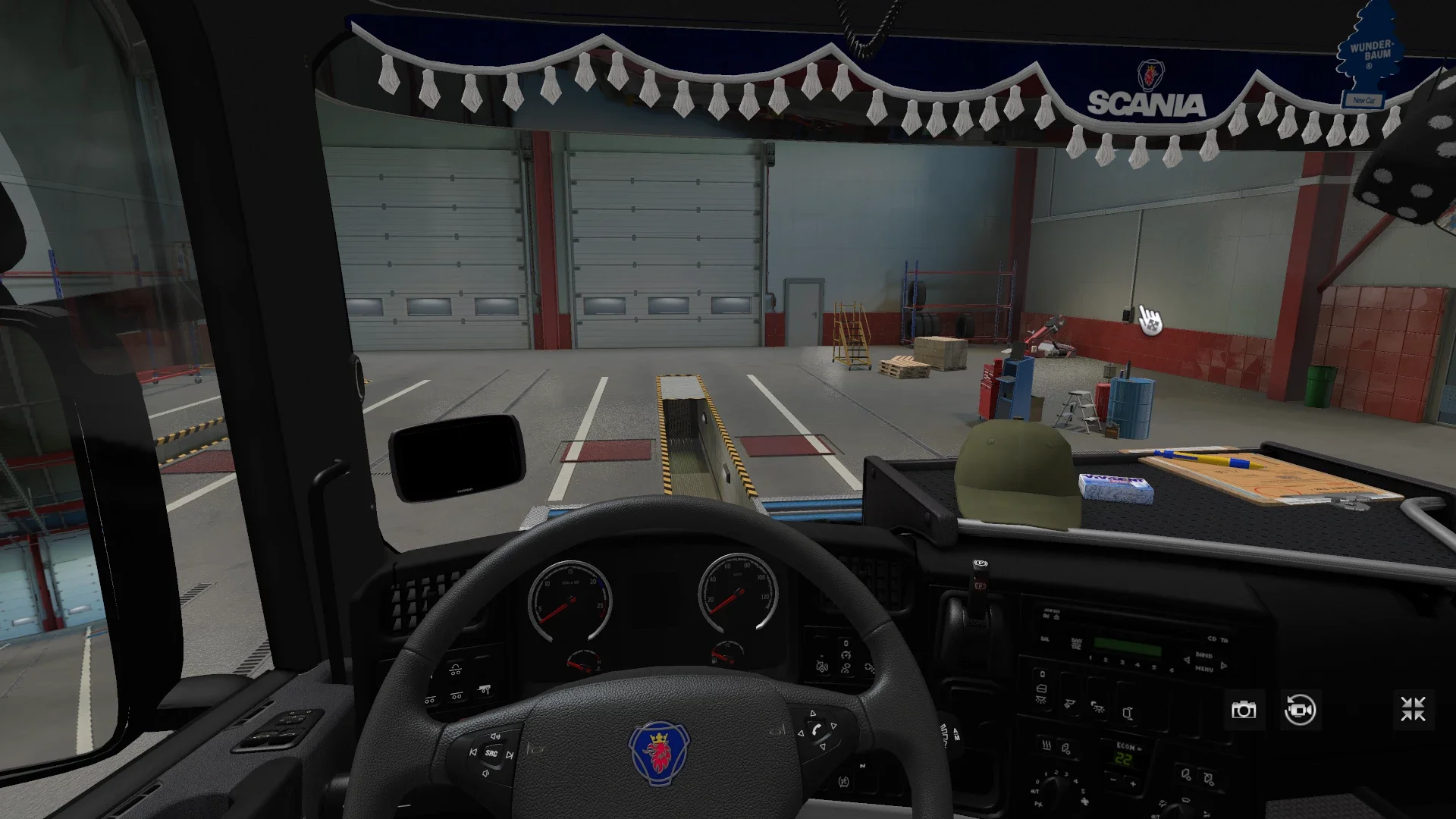Viewport: 1456px width, 819px height.
Task: Click the radio tuning left arrow
Action: (x=1186, y=660)
